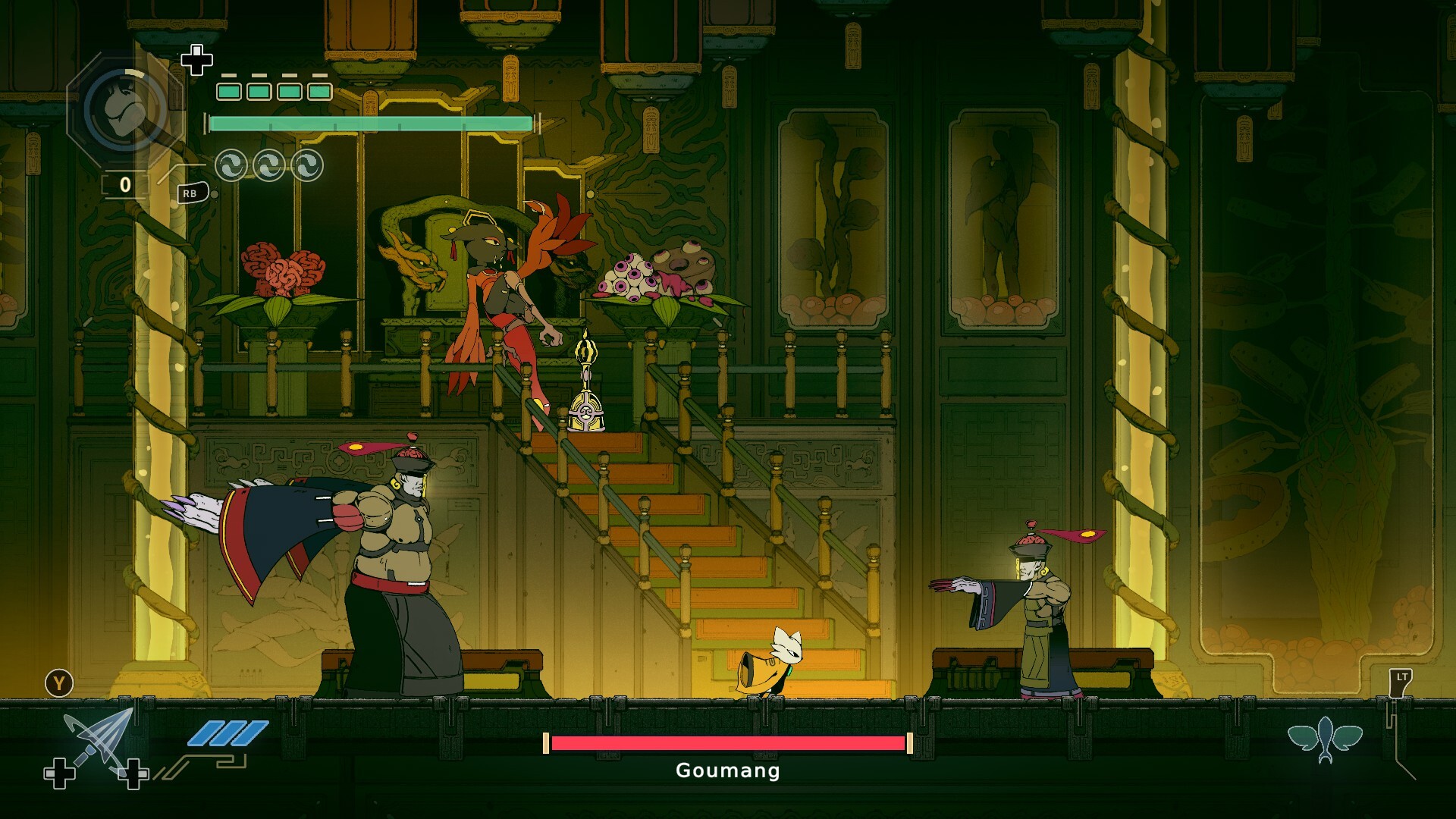Image resolution: width=1456 pixels, height=819 pixels.
Task: Click the heart portrait emblem
Action: (x=125, y=108)
